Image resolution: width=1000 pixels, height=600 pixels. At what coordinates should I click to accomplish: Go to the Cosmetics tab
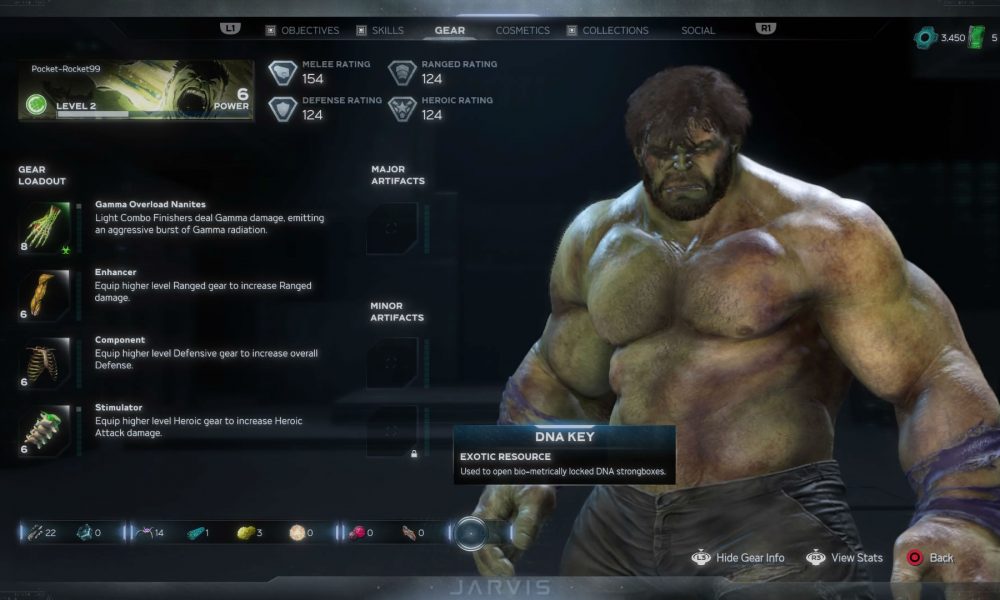click(522, 31)
